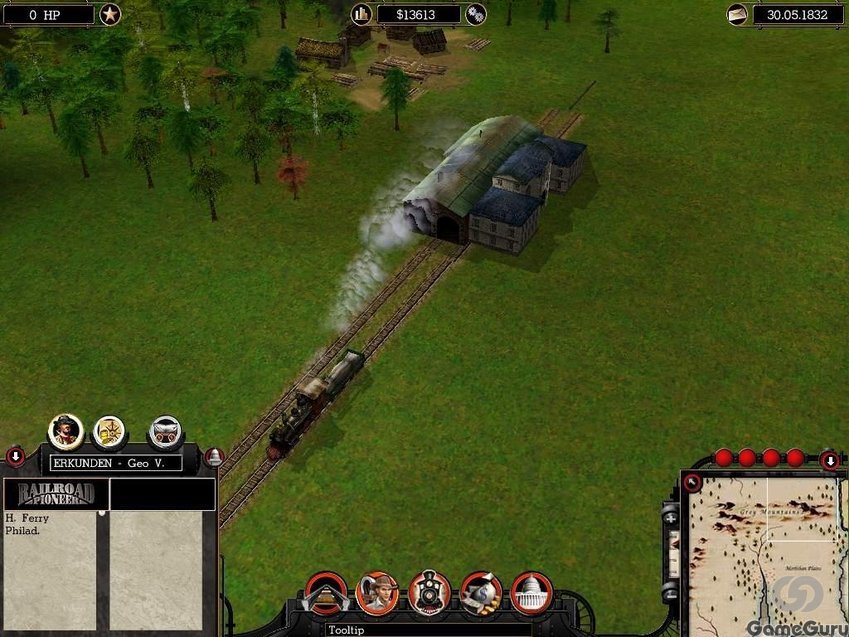849x637 pixels.
Task: Open the track building menu
Action: coord(325,592)
